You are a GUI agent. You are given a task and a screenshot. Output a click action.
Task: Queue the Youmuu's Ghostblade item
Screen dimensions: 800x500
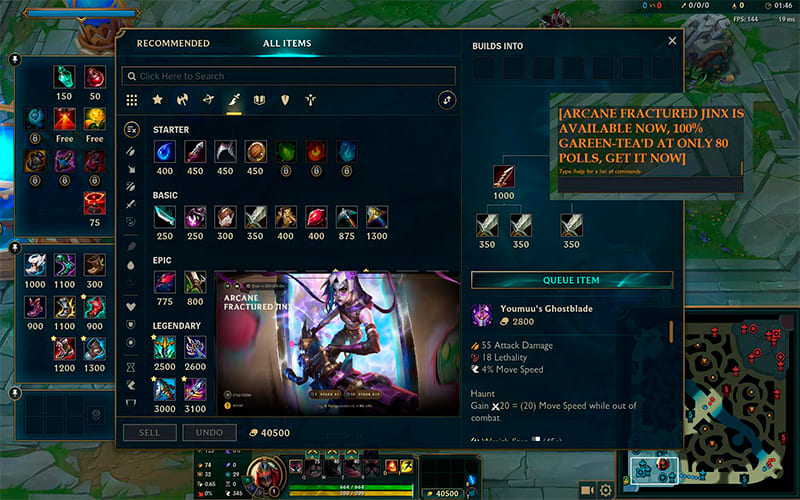pyautogui.click(x=572, y=280)
